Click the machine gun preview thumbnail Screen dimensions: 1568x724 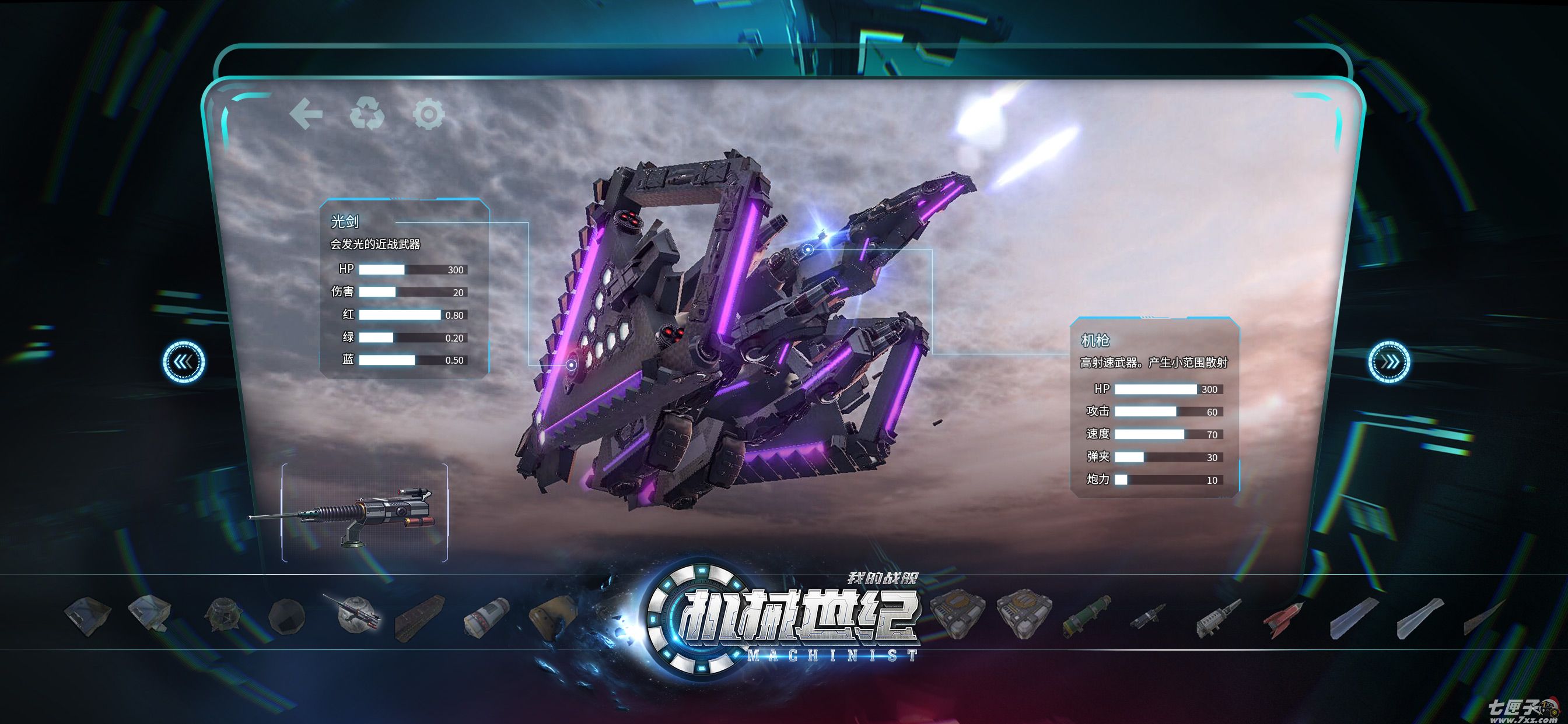pos(364,514)
